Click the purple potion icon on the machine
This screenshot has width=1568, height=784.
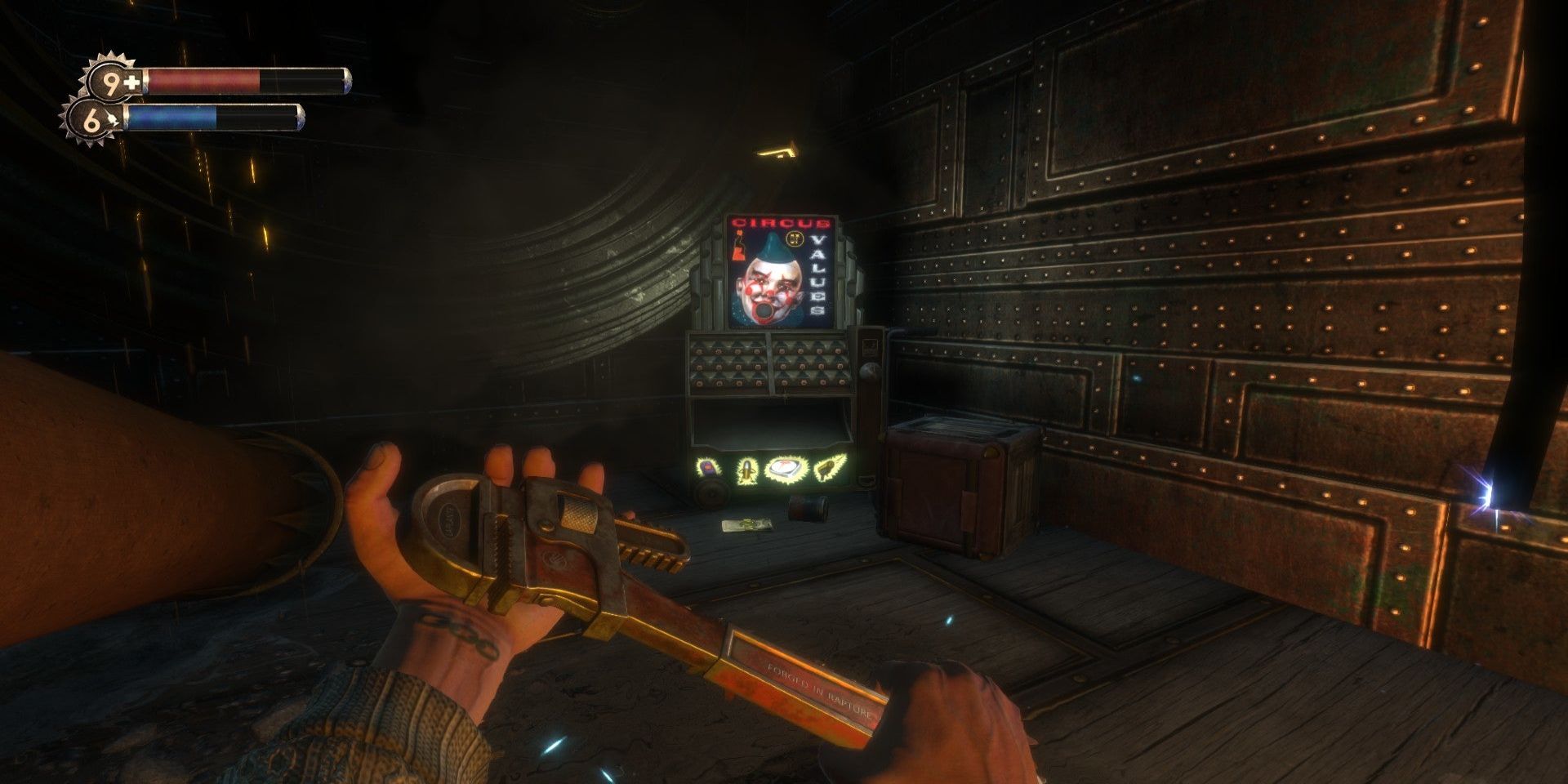(706, 467)
